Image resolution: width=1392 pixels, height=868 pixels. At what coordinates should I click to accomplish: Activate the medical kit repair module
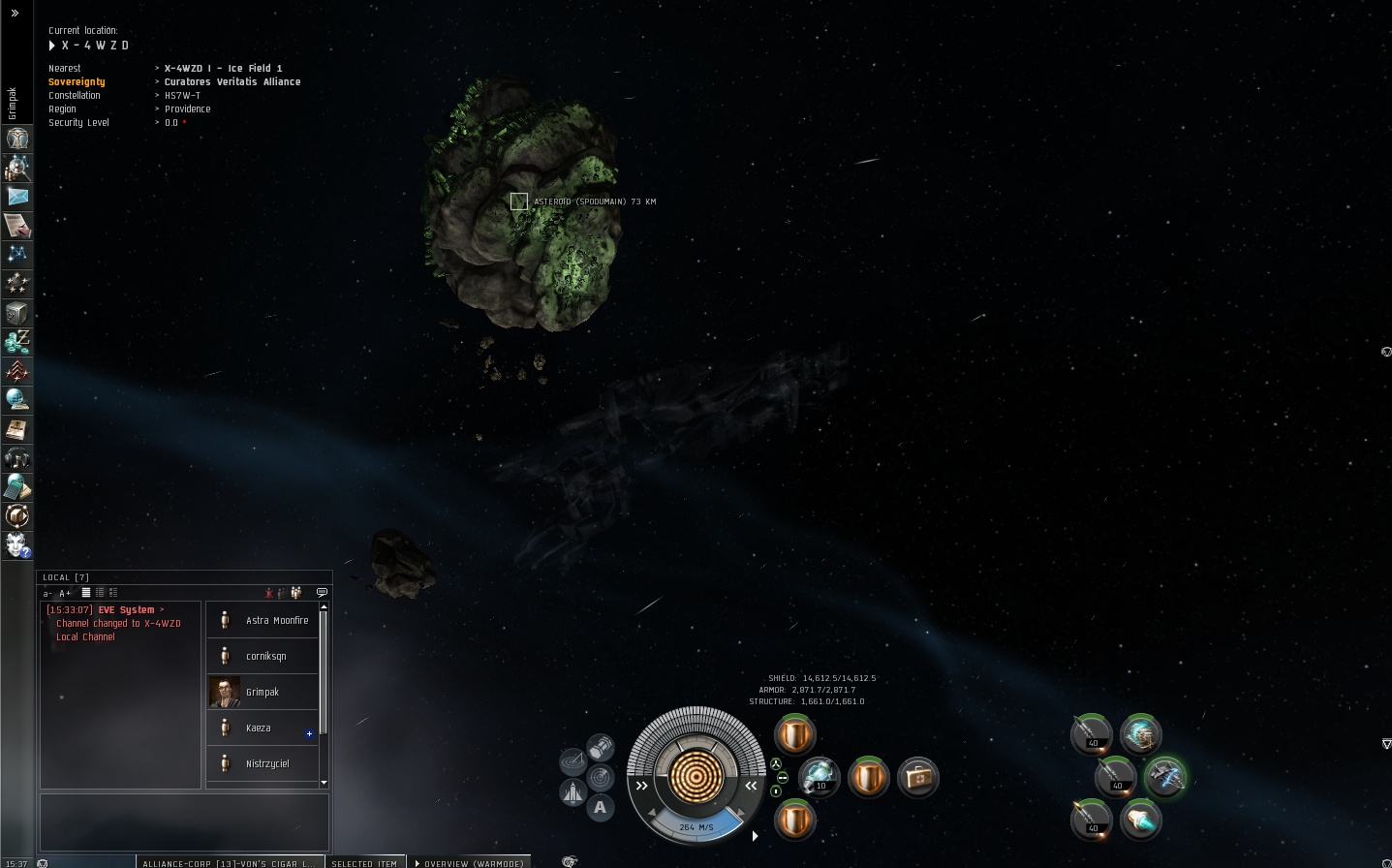tap(917, 777)
